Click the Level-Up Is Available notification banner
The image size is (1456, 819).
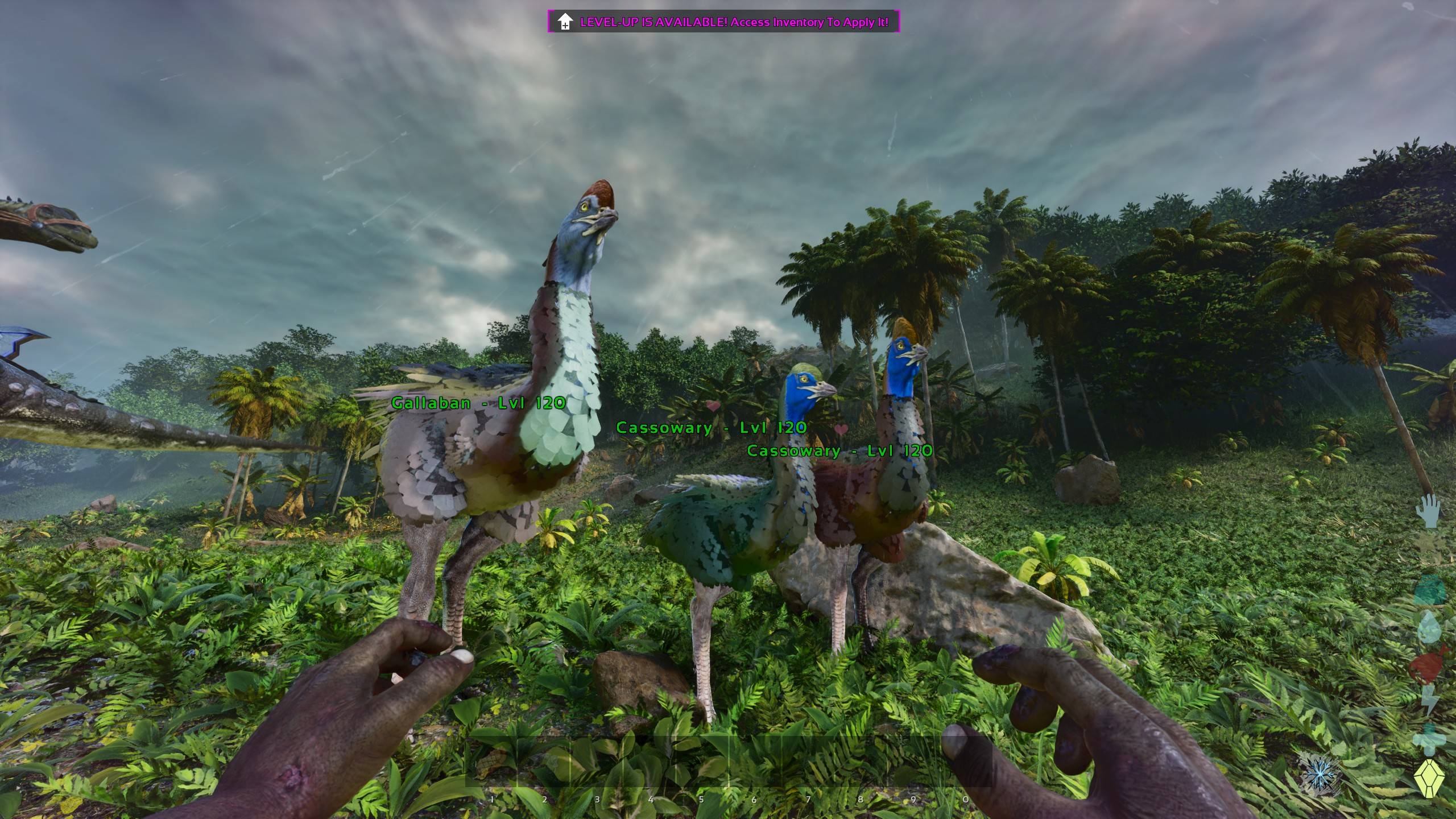click(723, 22)
